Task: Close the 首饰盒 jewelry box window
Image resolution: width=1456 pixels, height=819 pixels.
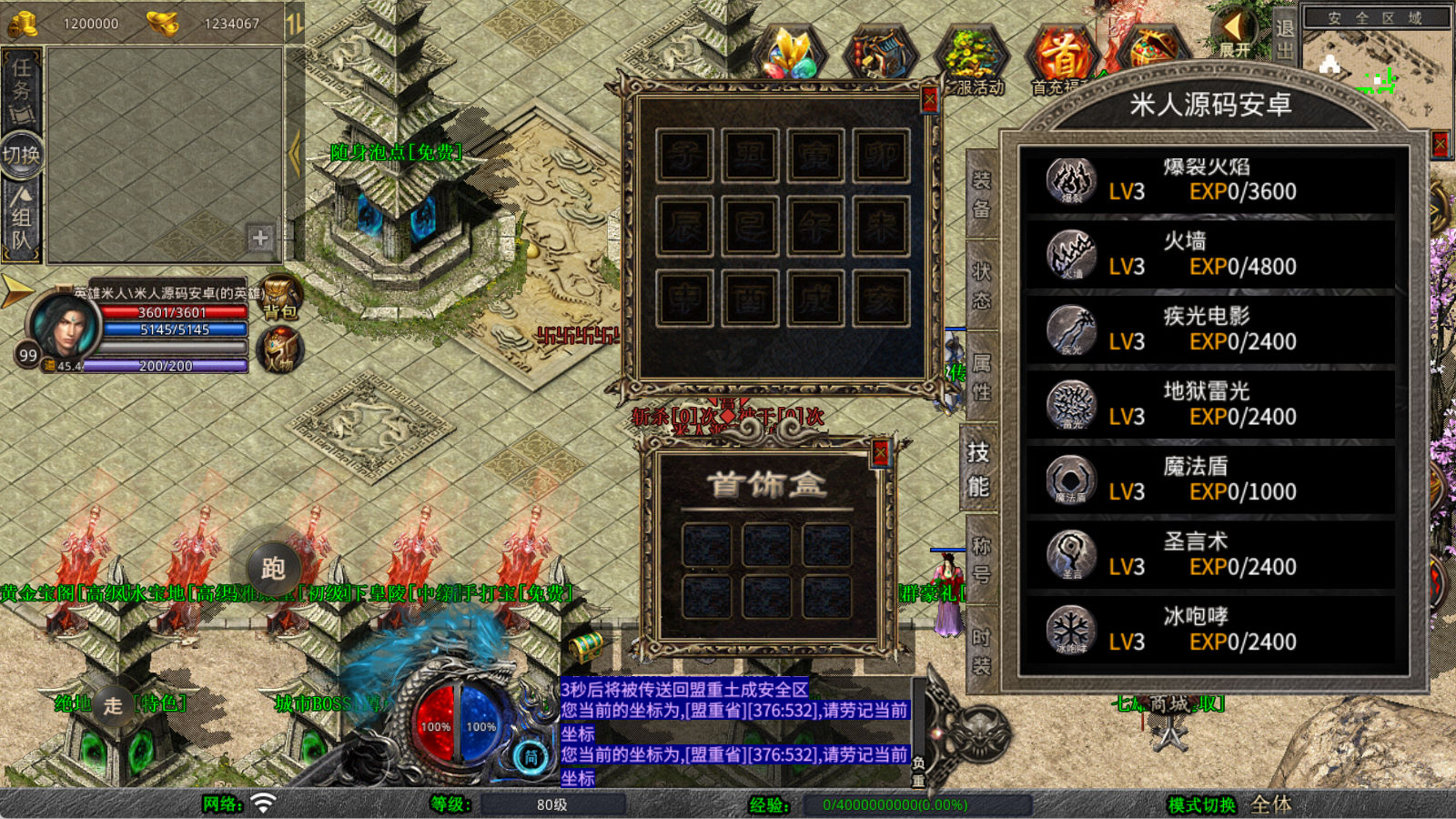Action: [880, 452]
